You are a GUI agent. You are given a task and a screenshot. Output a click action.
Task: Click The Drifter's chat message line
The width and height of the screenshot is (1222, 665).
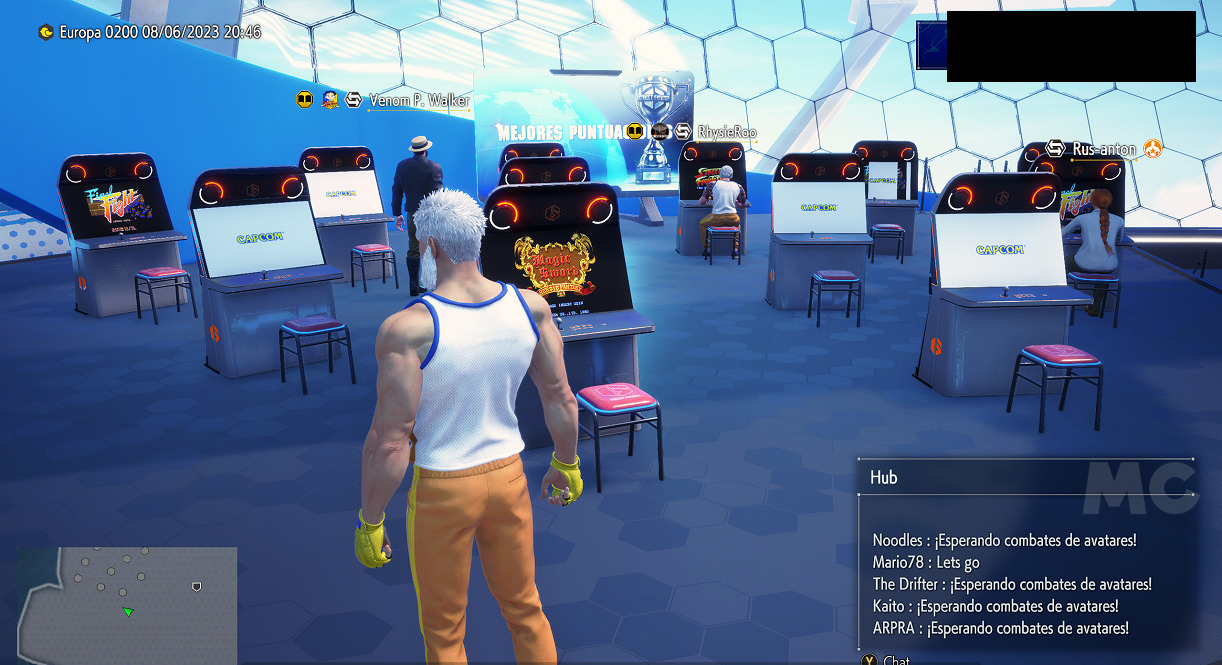(1012, 584)
